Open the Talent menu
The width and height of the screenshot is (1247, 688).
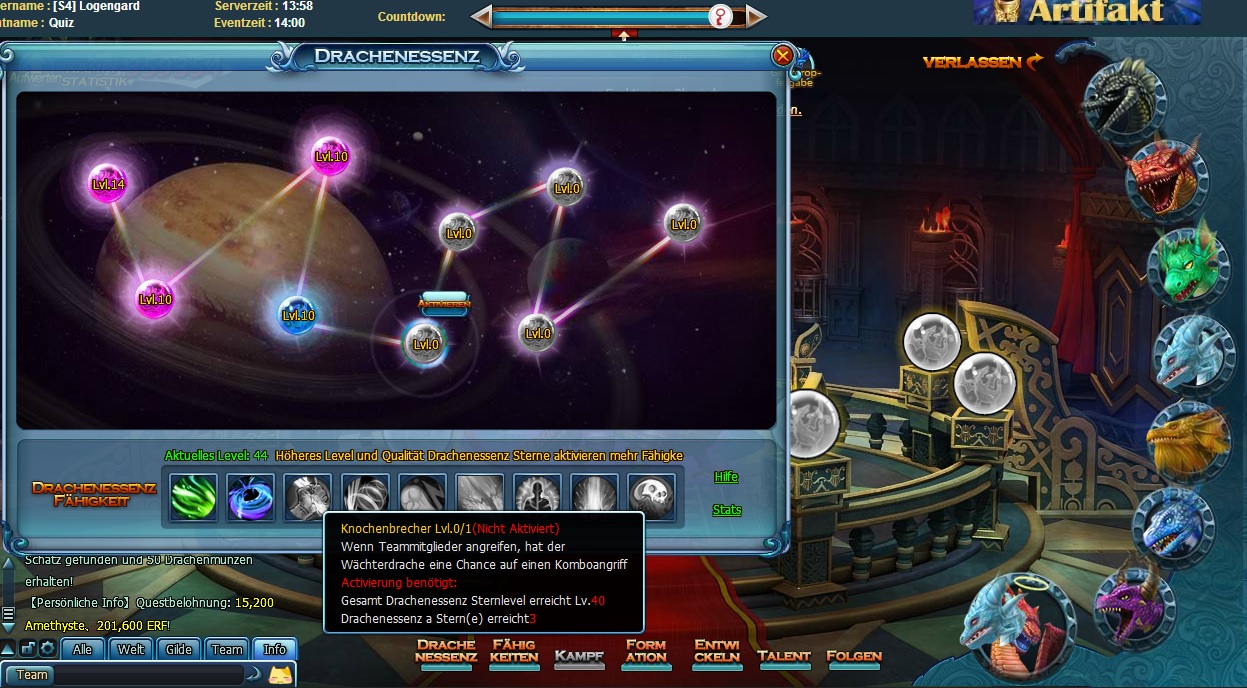[784, 657]
